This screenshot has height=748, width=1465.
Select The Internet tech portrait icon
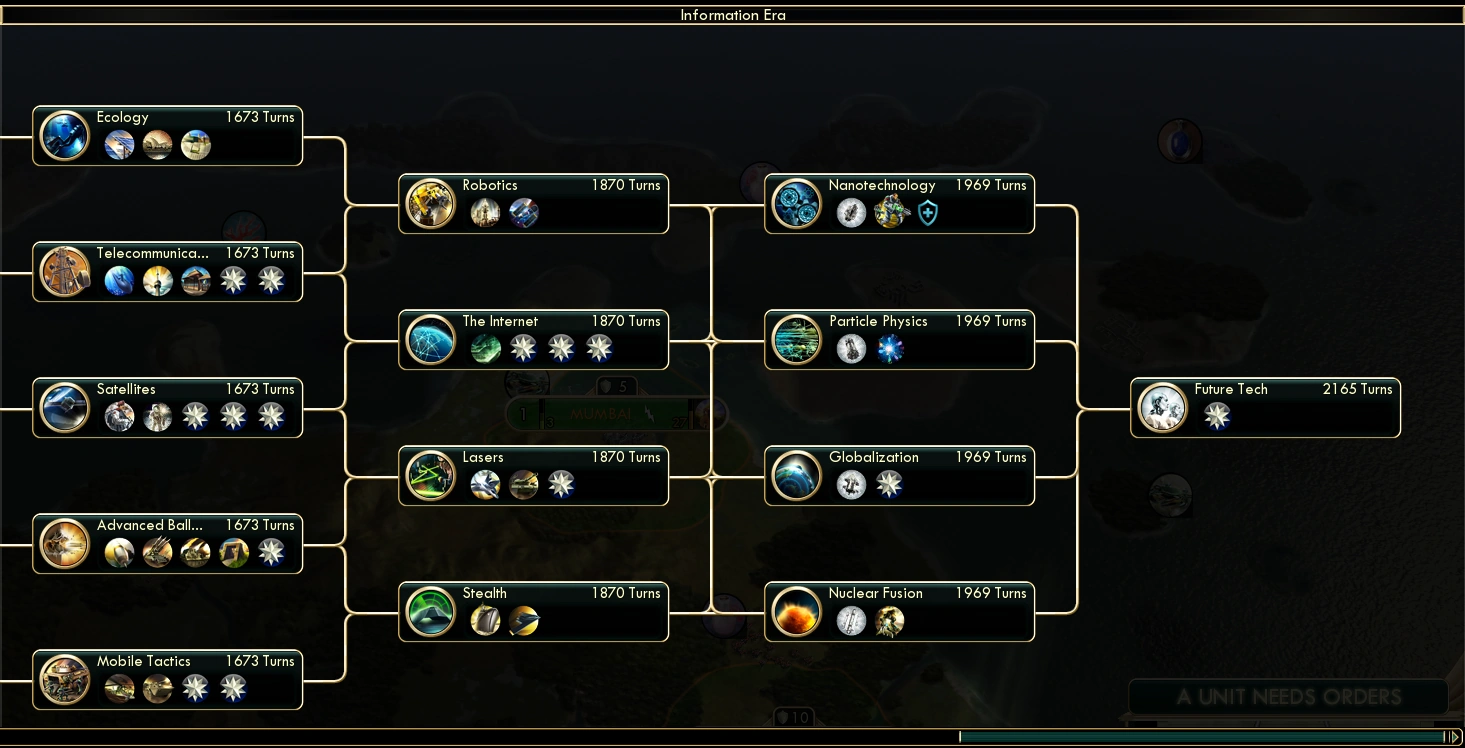430,339
